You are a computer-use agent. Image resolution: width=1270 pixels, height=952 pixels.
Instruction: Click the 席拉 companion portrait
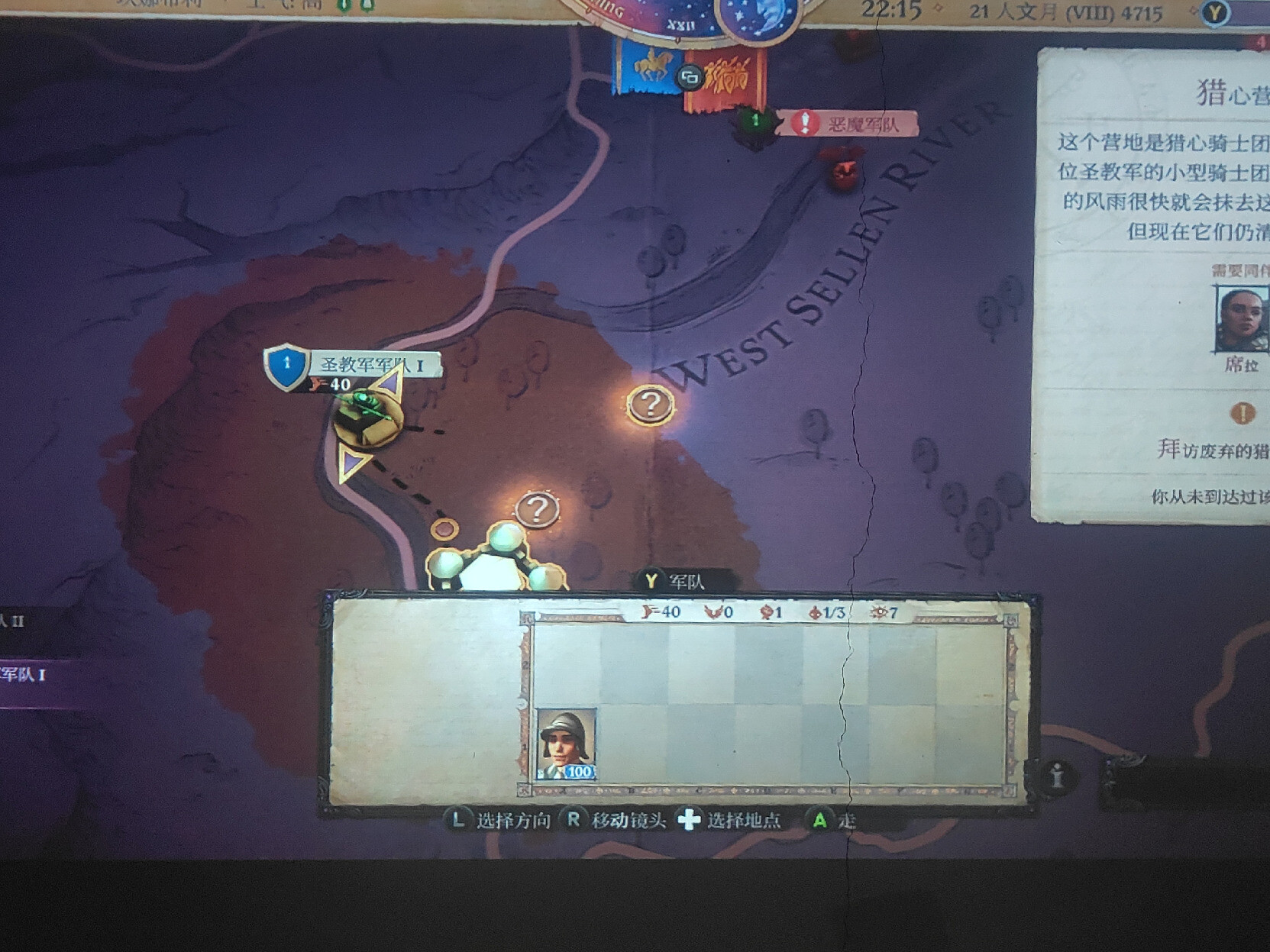(x=1241, y=319)
